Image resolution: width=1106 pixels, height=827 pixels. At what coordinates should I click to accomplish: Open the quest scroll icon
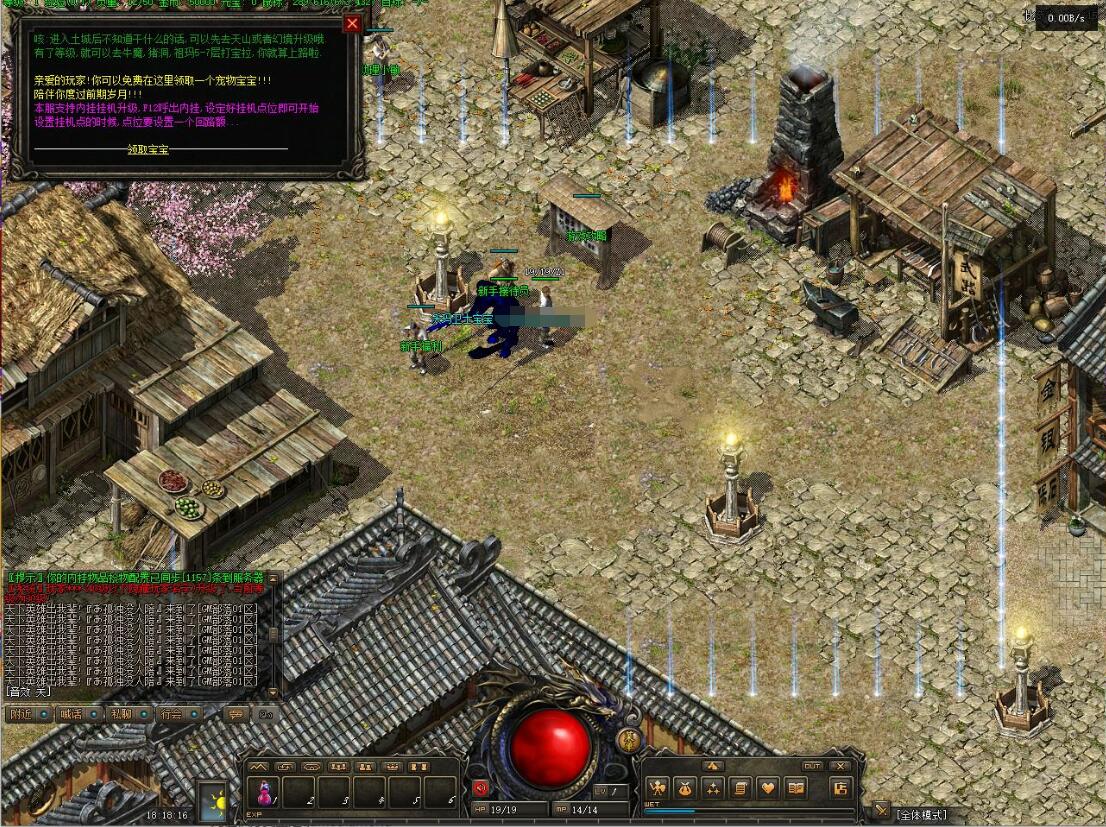coord(740,788)
